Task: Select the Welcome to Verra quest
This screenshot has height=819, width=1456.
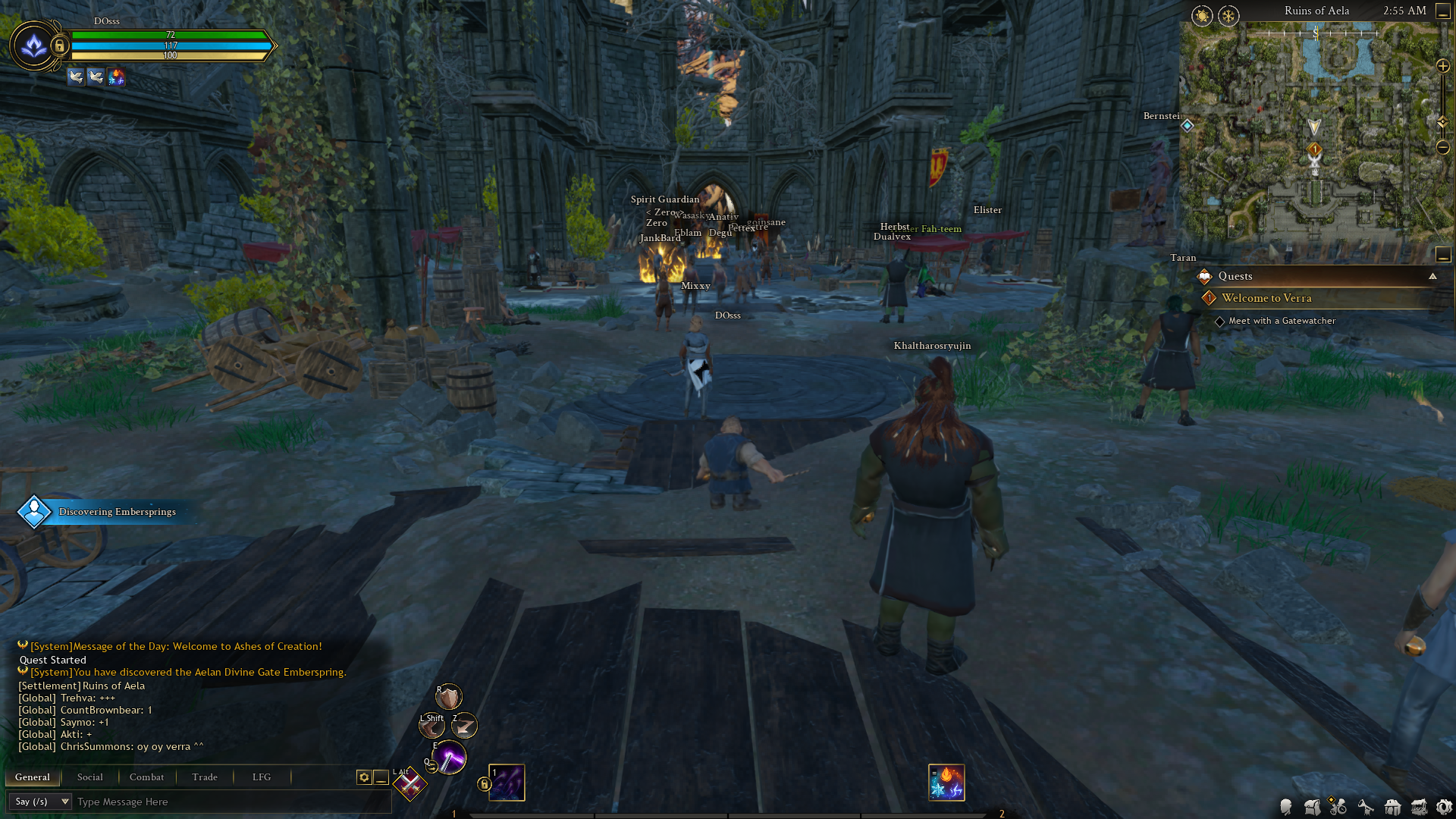Action: click(1266, 298)
